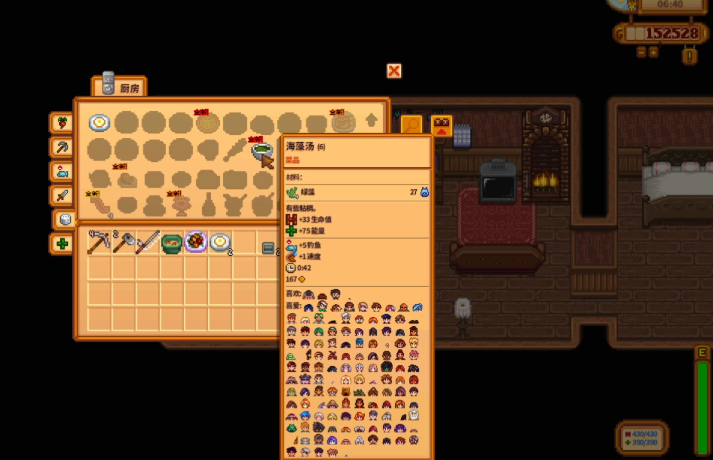Choose the sword category tab
Image resolution: width=713 pixels, height=460 pixels.
point(62,195)
